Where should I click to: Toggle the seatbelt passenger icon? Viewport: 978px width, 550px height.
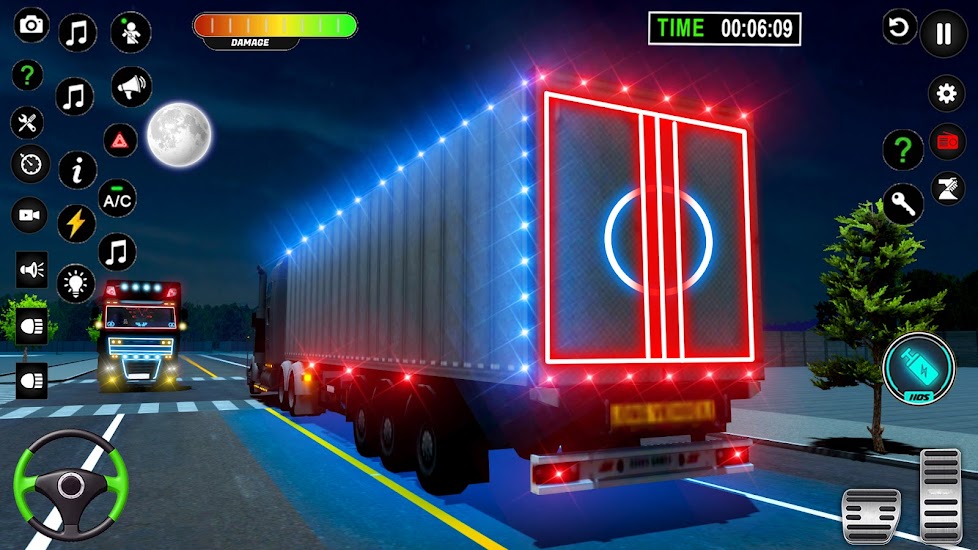click(131, 32)
